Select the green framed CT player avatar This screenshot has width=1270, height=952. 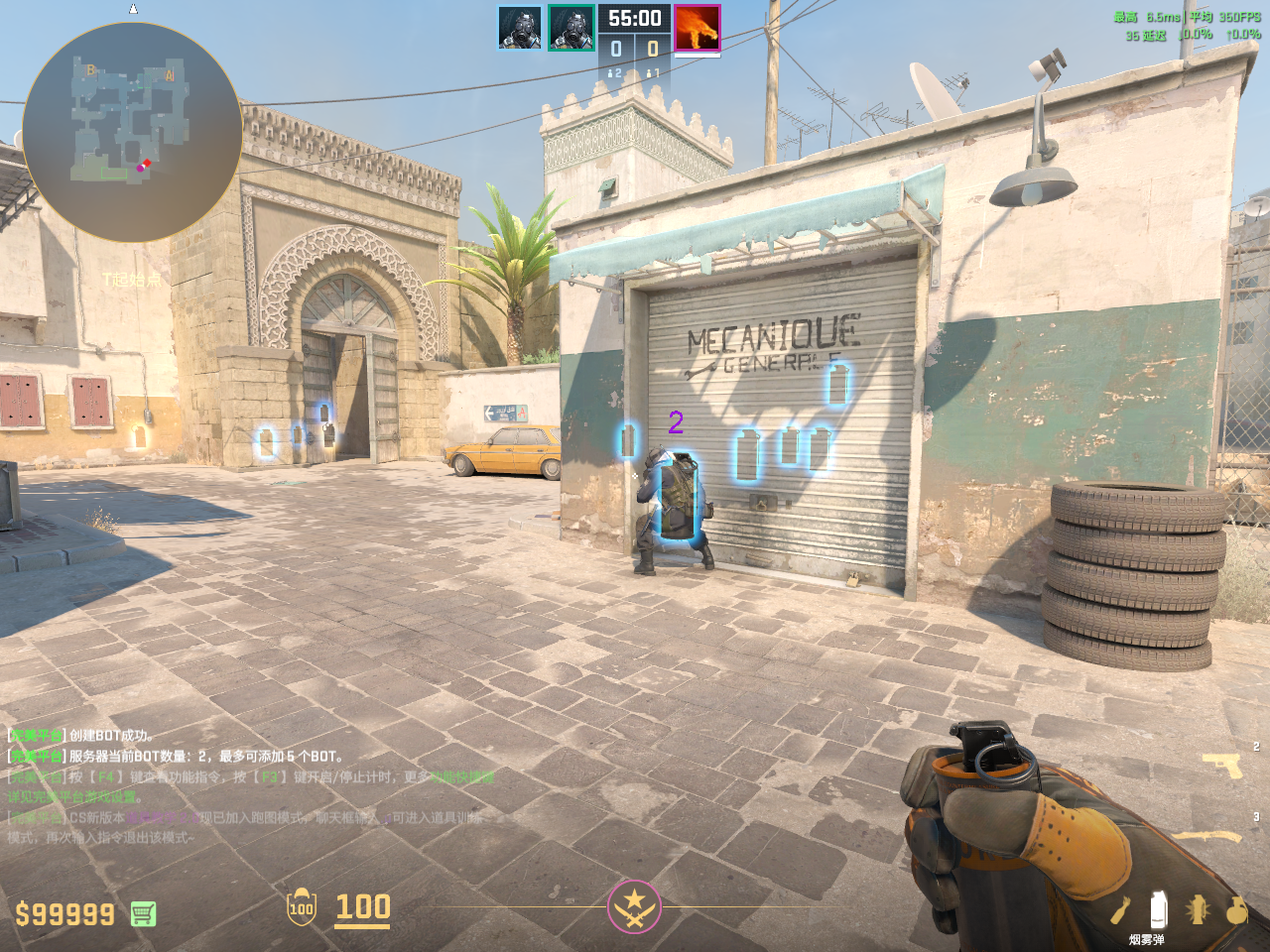(571, 28)
